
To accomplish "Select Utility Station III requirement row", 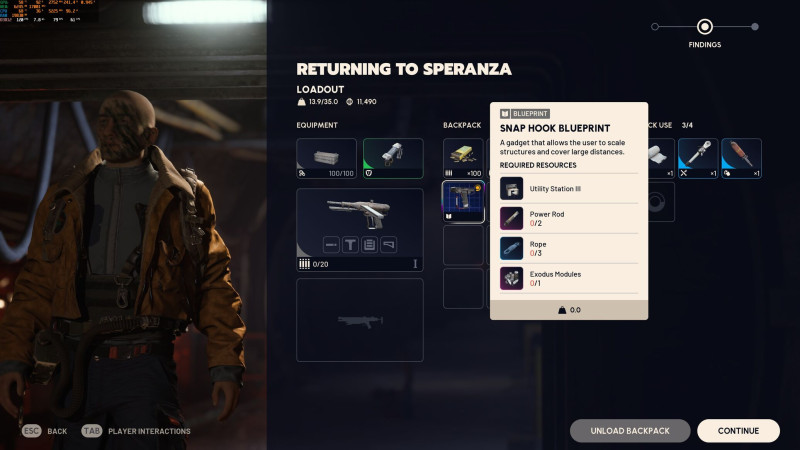I will pyautogui.click(x=569, y=188).
